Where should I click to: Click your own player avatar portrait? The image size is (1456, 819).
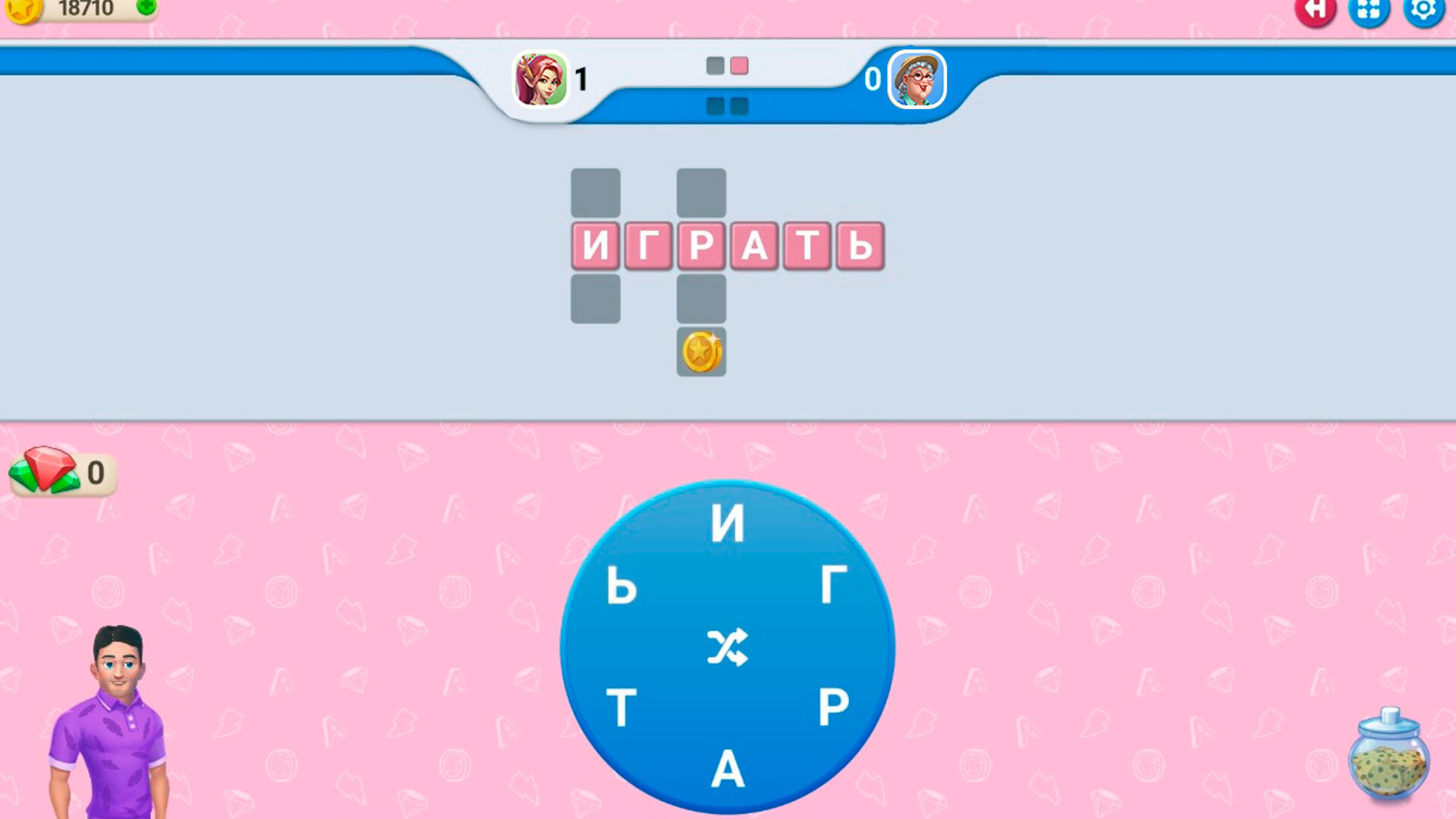pyautogui.click(x=542, y=80)
